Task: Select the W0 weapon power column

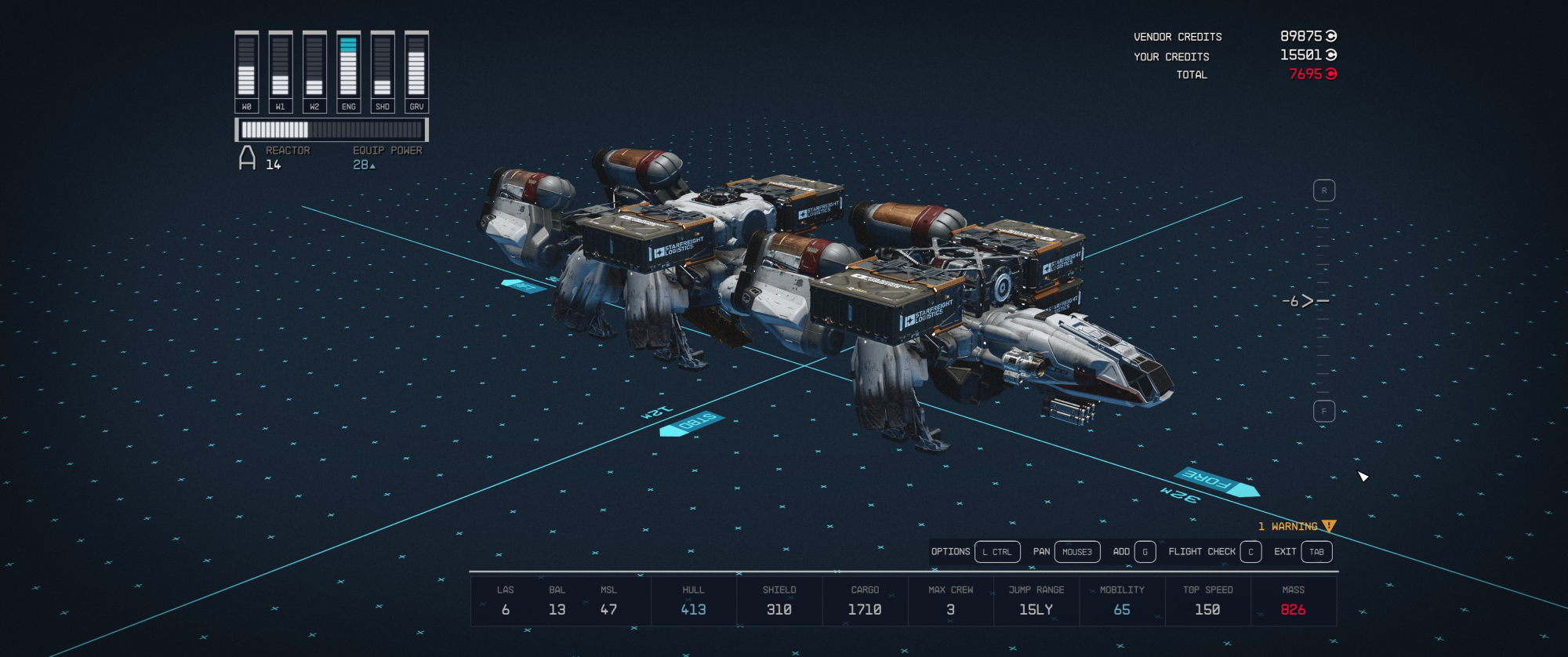Action: (x=246, y=72)
